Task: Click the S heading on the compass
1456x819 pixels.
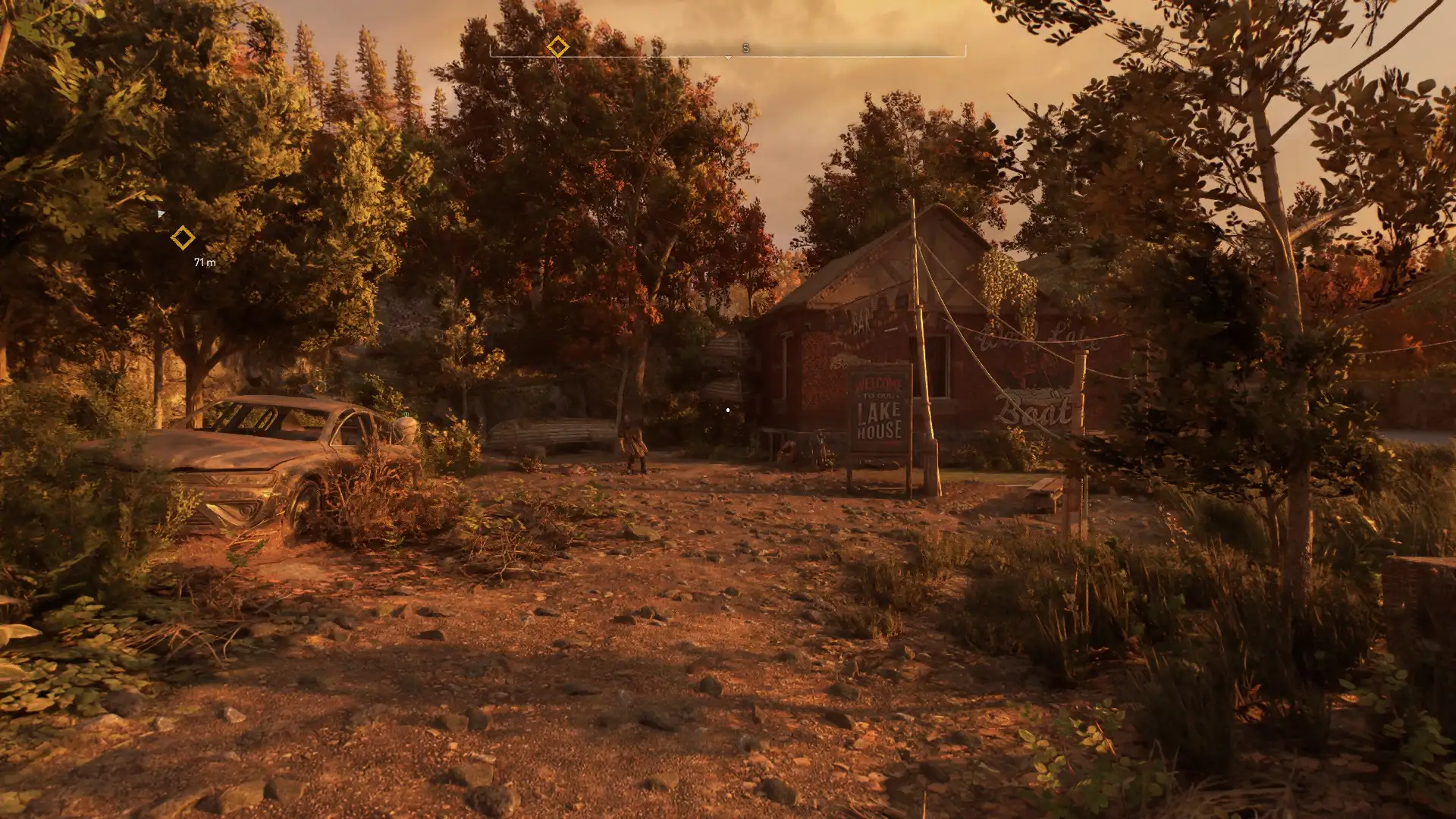Action: click(x=745, y=49)
